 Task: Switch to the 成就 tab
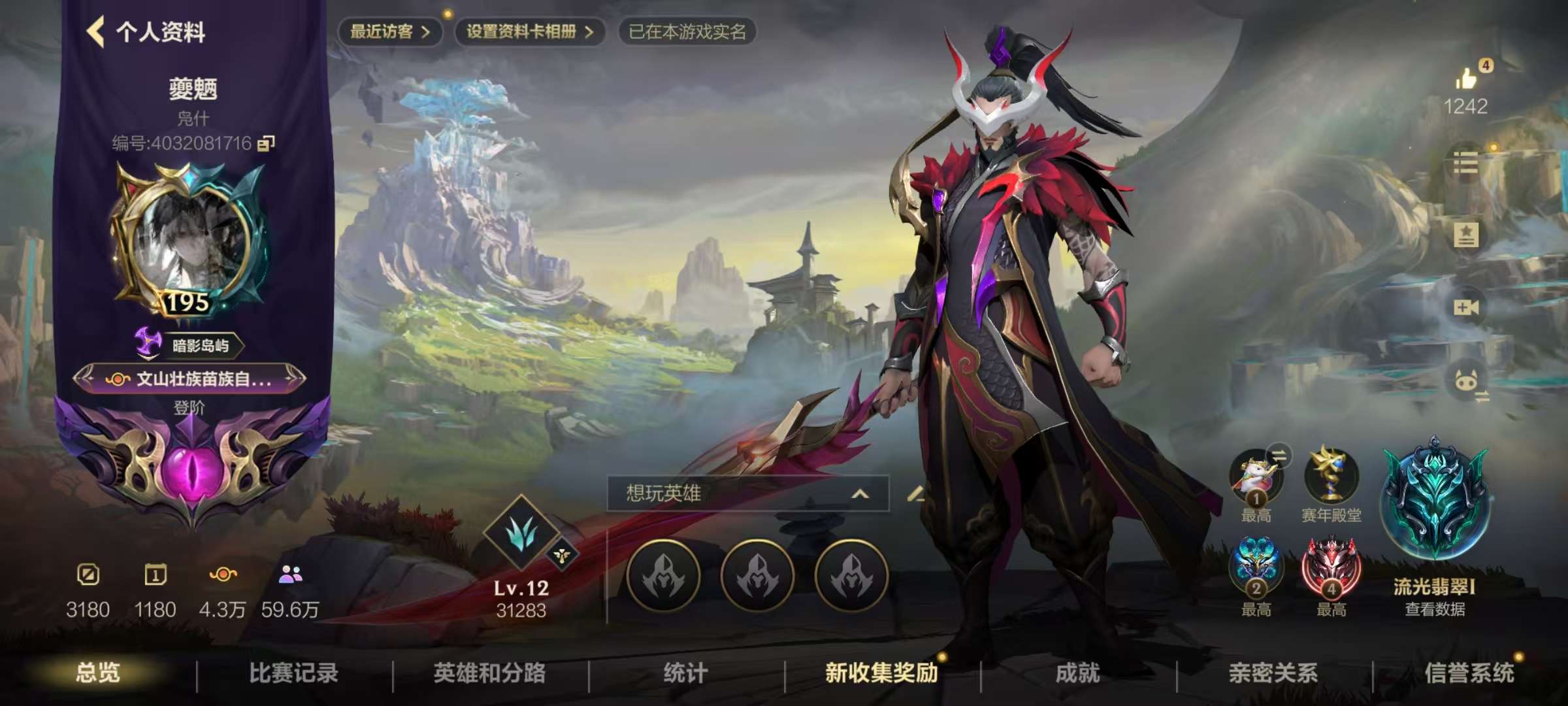click(1077, 673)
